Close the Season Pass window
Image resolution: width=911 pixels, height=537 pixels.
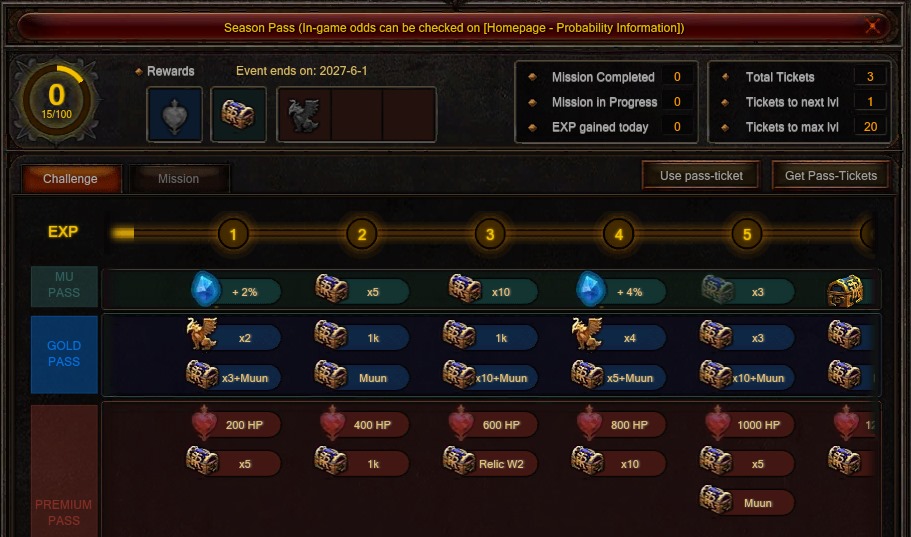click(873, 27)
